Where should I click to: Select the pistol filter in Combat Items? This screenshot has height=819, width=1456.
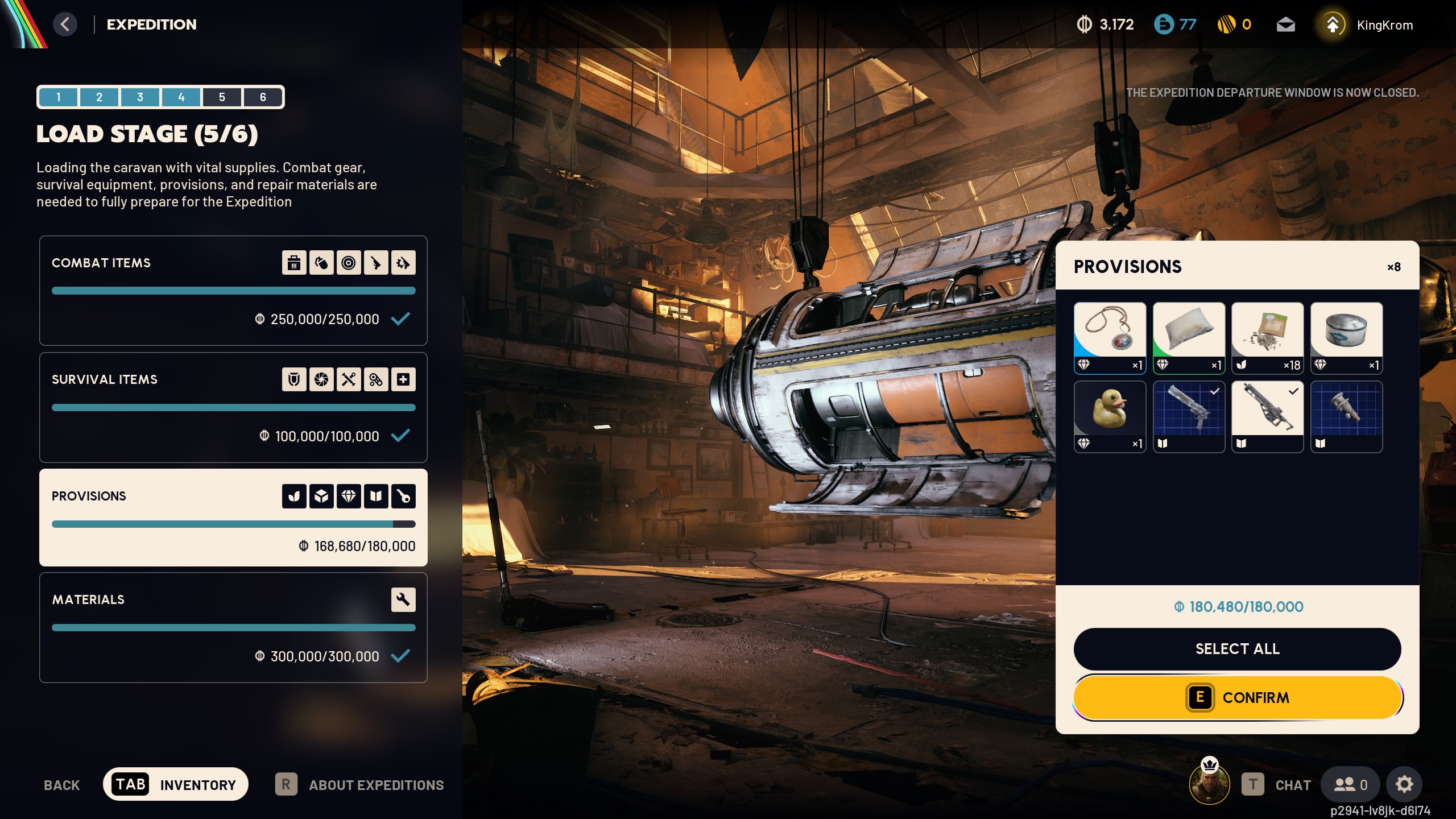click(x=376, y=262)
